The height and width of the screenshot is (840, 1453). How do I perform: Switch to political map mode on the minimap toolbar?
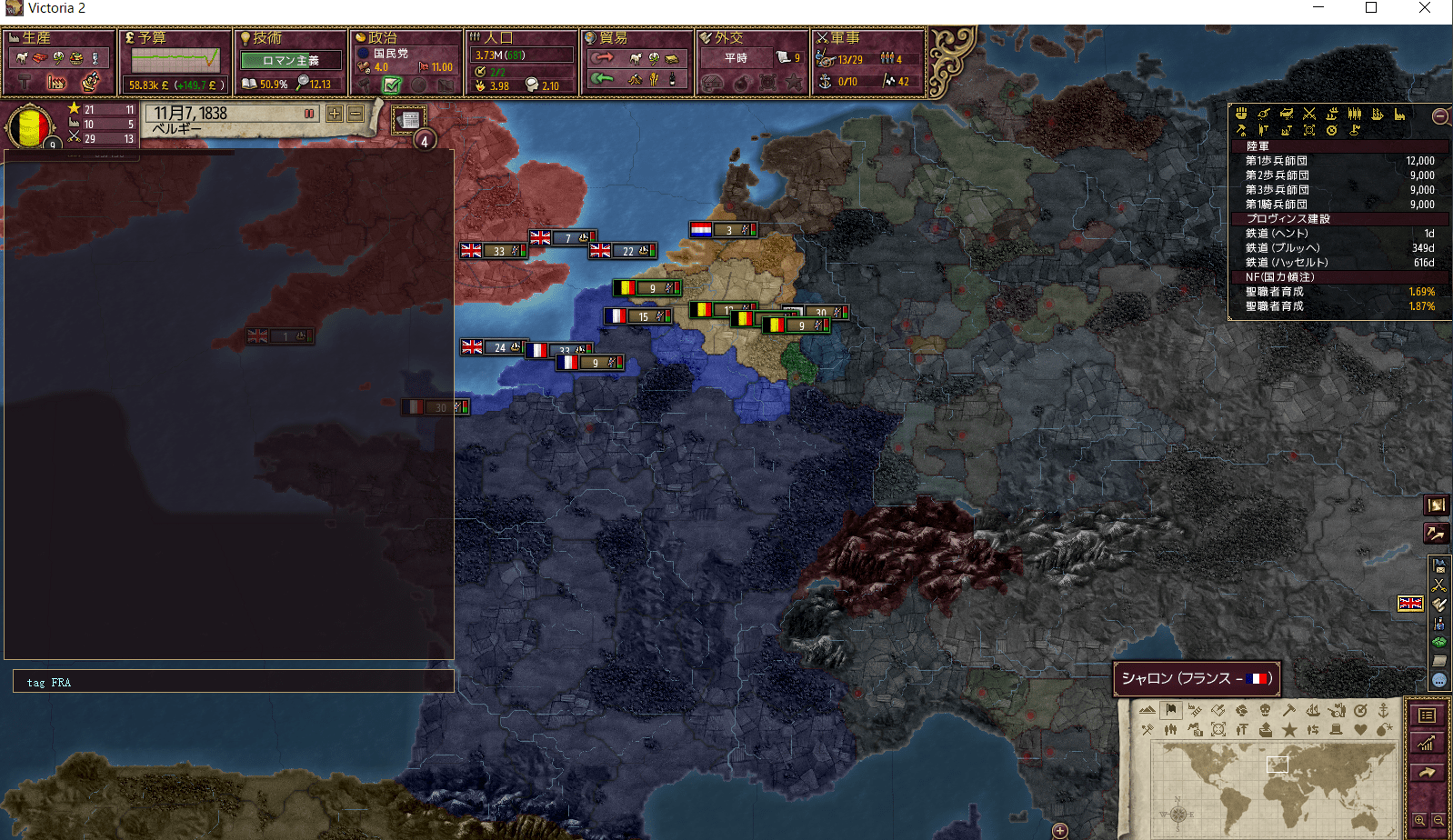point(1169,711)
